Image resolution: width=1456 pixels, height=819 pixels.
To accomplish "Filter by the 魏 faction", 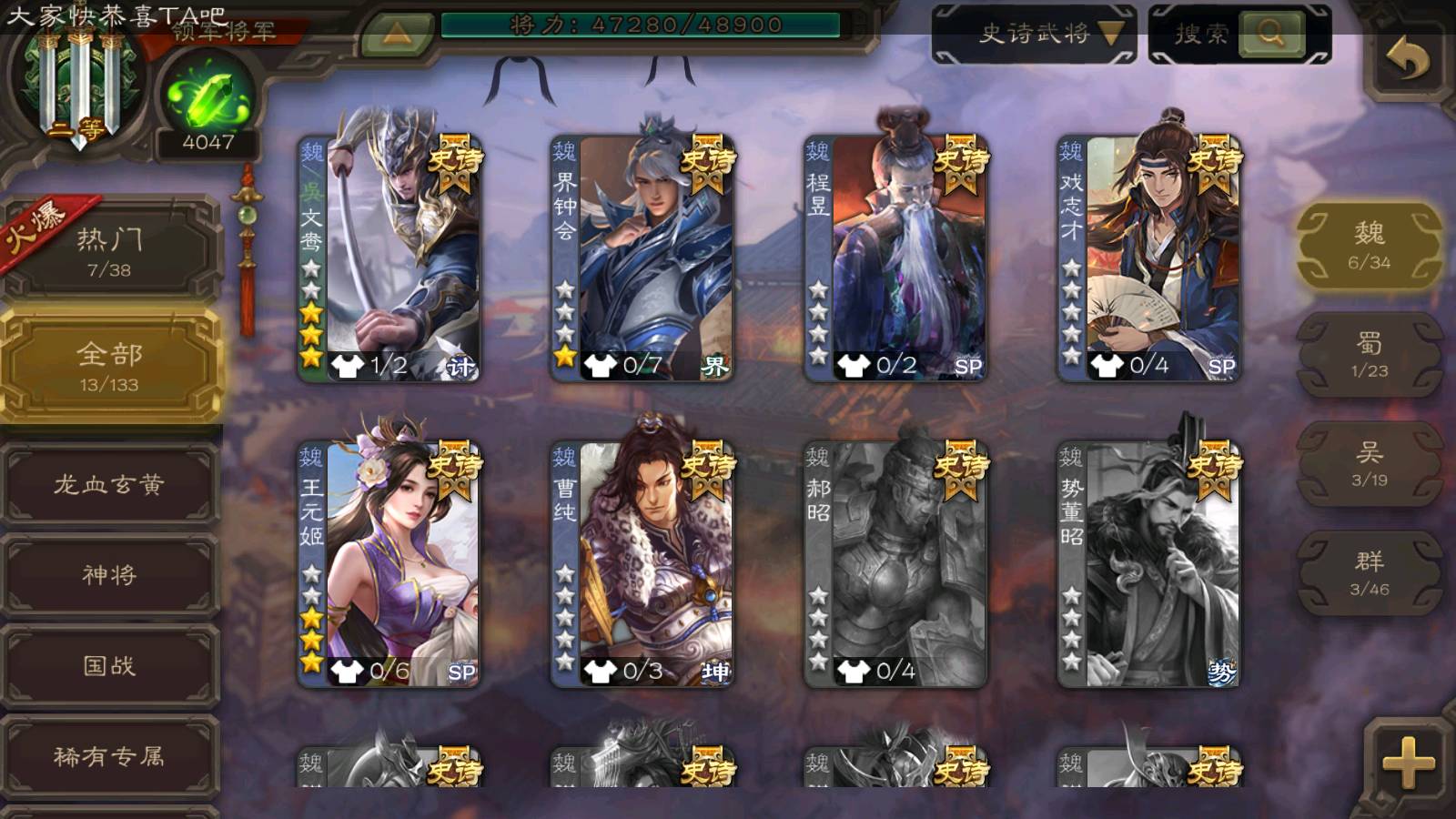I will pyautogui.click(x=1369, y=246).
